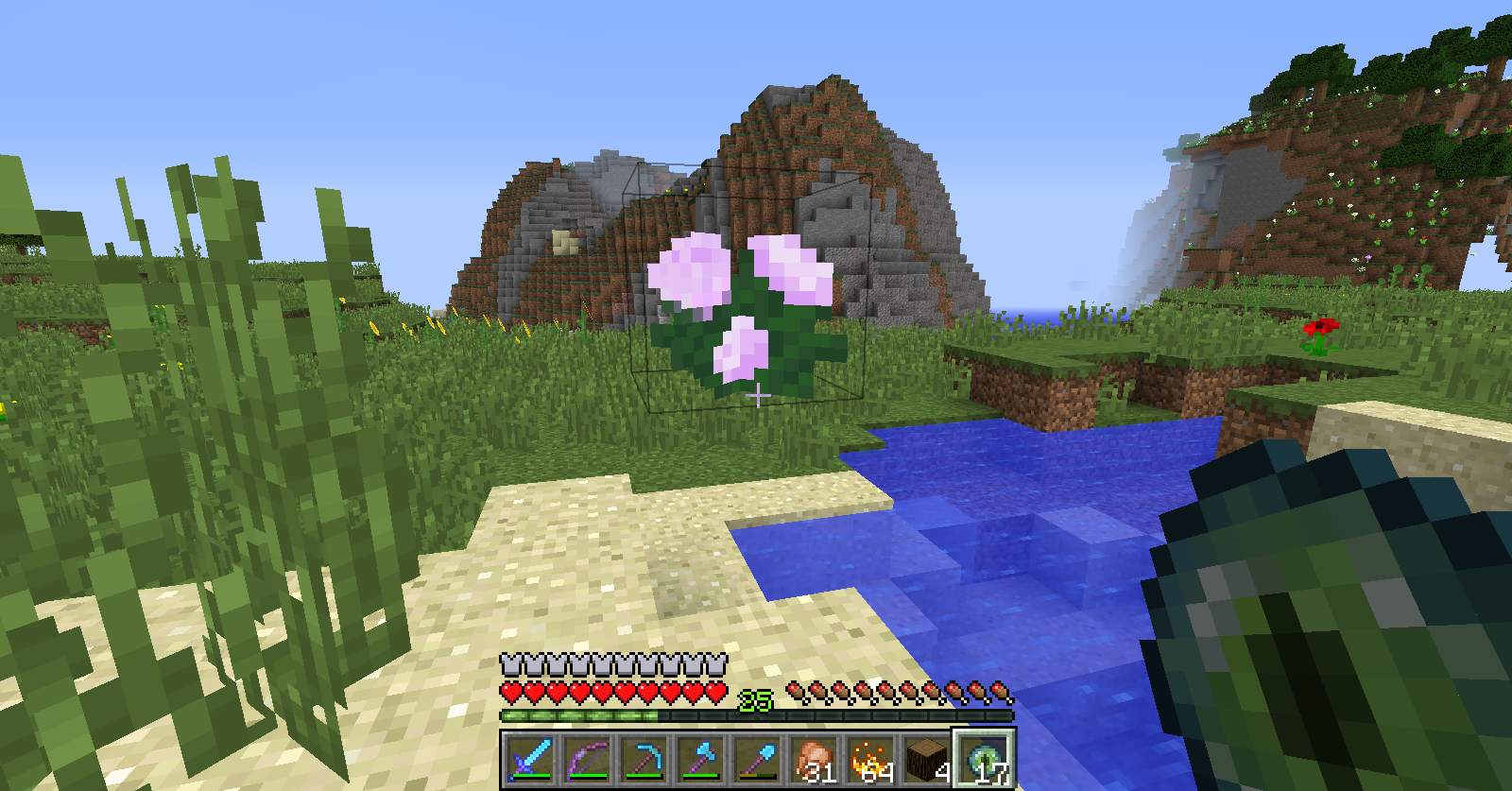This screenshot has height=791, width=1512.
Task: Choose the blaze powder stack of 64
Action: click(870, 759)
